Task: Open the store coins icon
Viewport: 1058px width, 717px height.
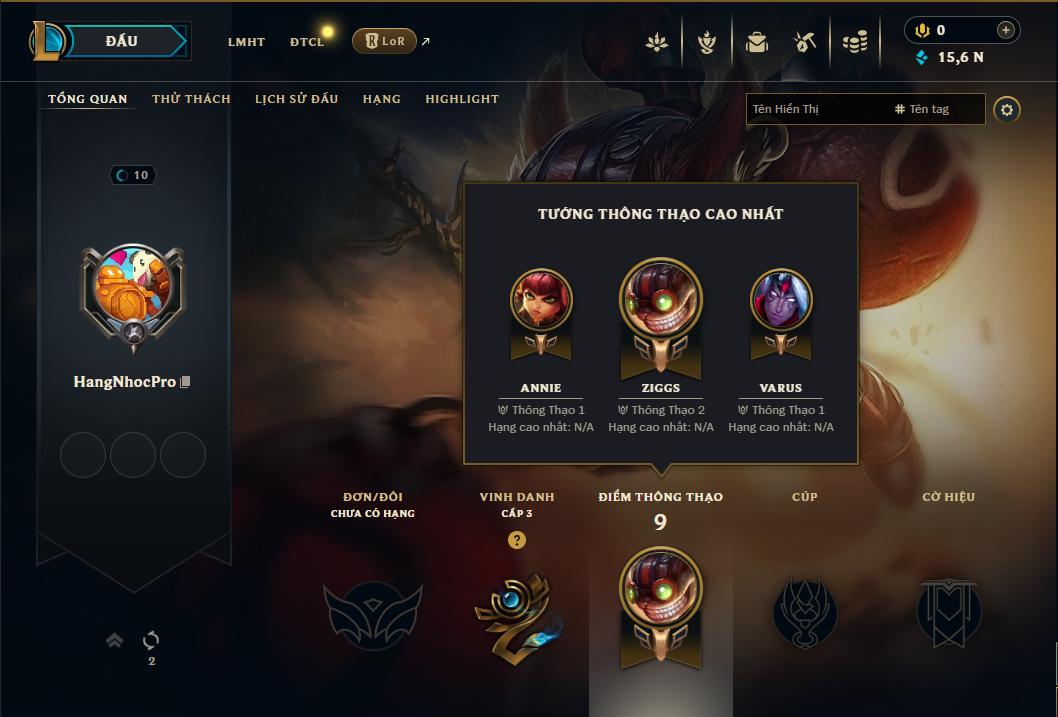Action: [x=854, y=42]
